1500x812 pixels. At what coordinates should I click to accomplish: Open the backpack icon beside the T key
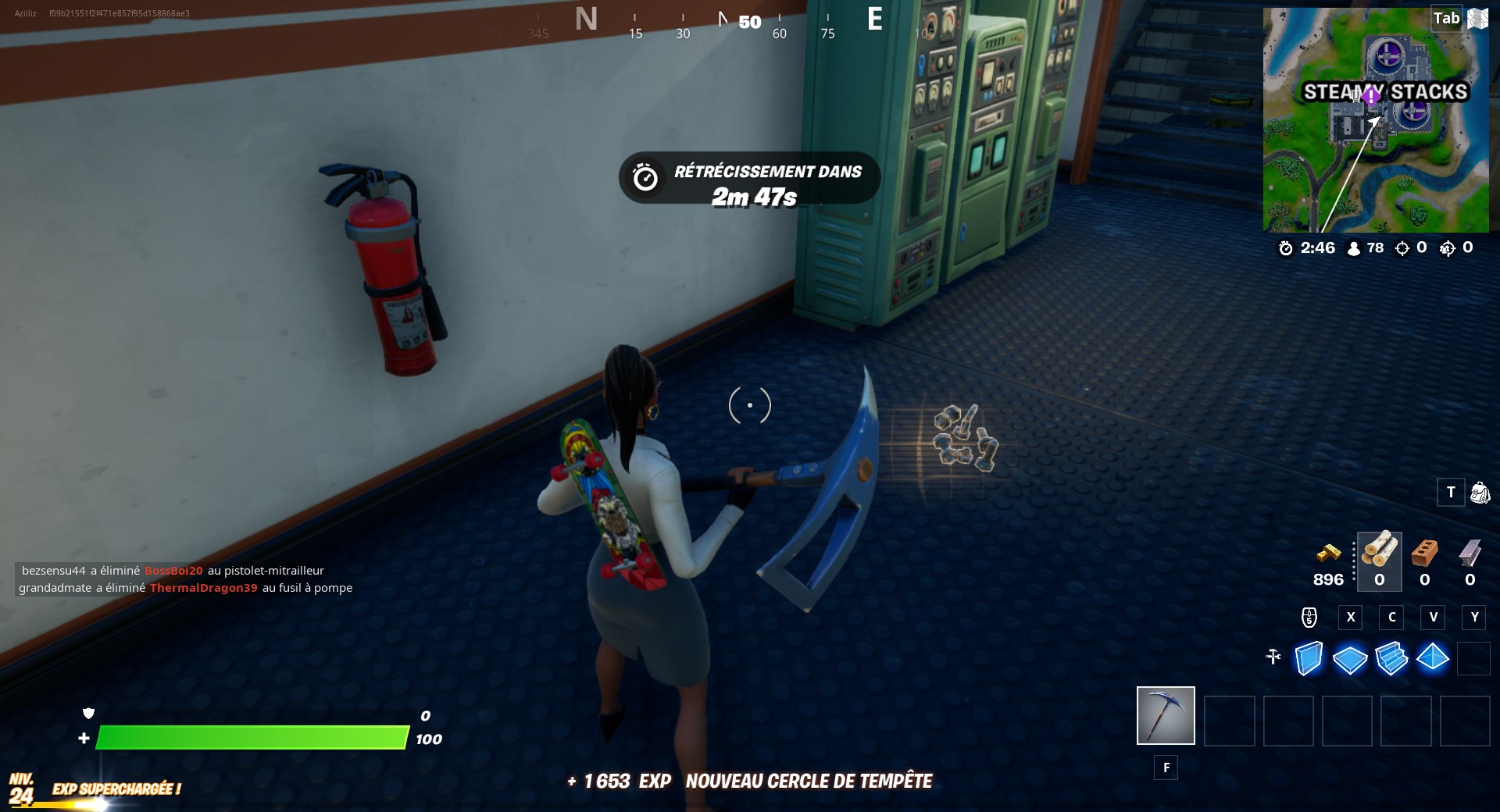point(1479,493)
